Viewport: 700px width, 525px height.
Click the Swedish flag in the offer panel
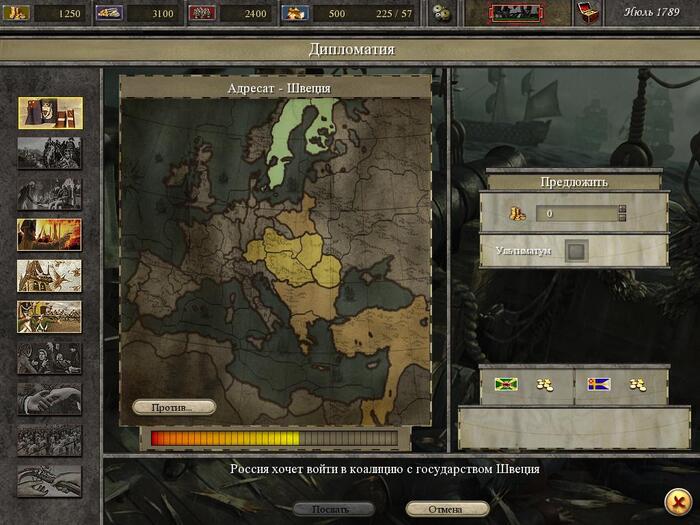(x=599, y=384)
